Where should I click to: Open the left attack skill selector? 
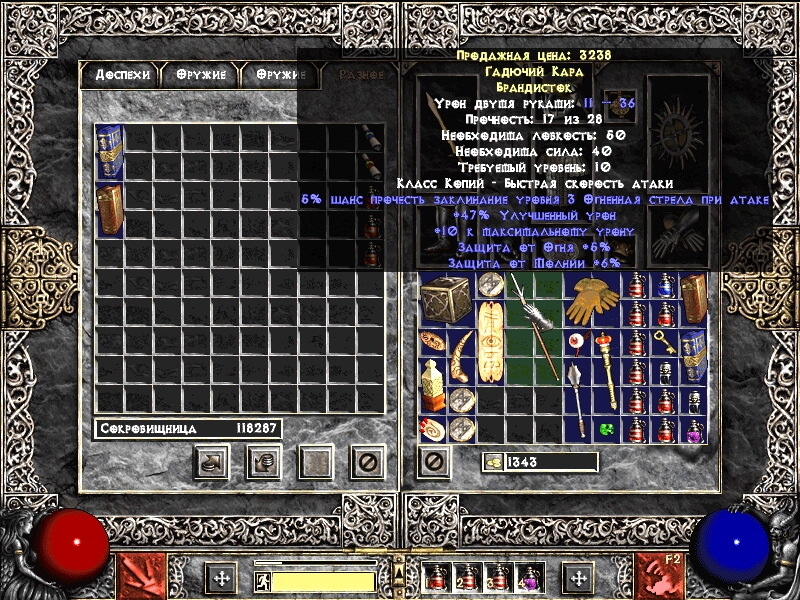click(x=136, y=576)
